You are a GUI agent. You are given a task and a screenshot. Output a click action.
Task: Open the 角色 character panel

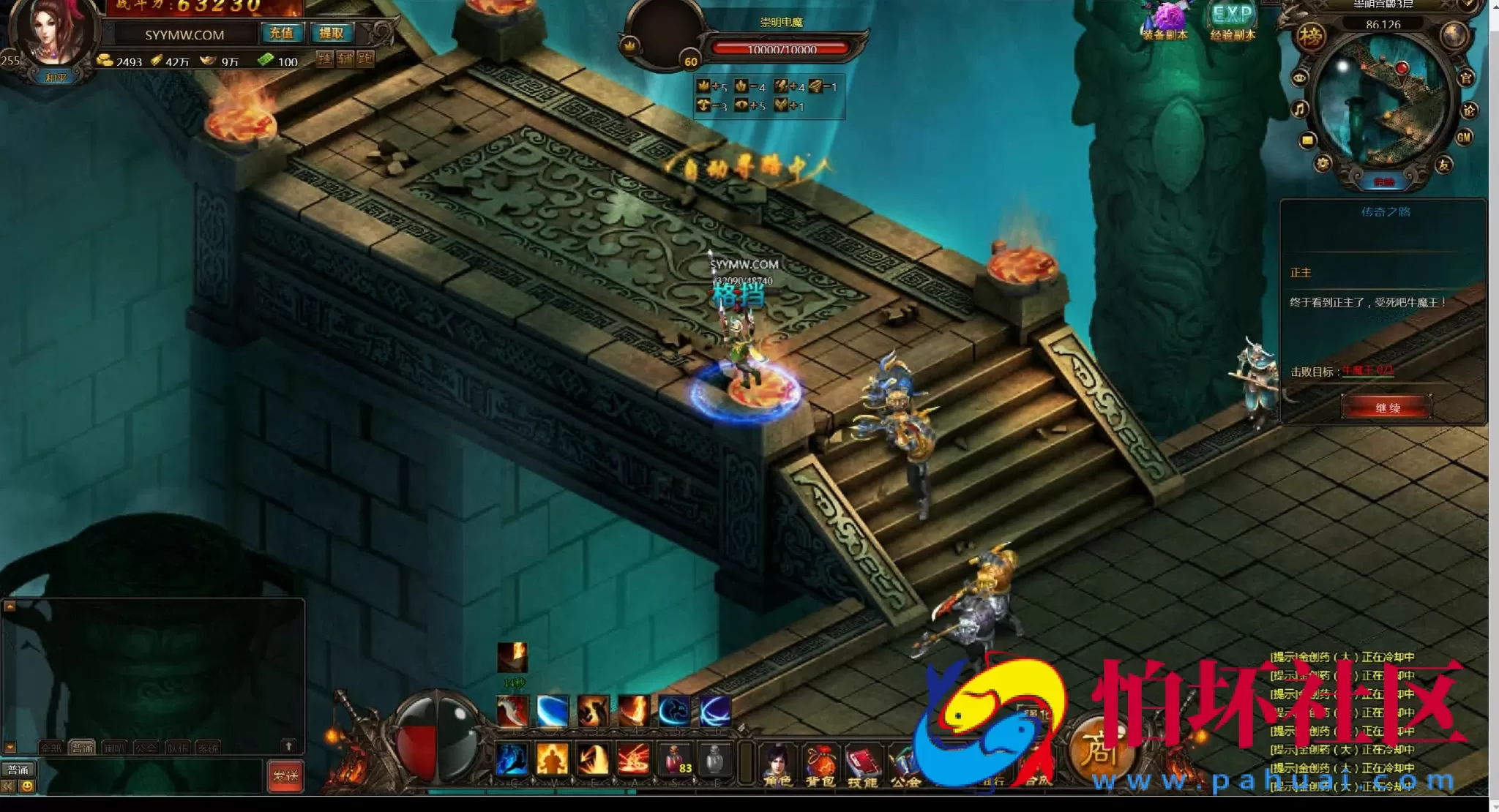pos(777,764)
